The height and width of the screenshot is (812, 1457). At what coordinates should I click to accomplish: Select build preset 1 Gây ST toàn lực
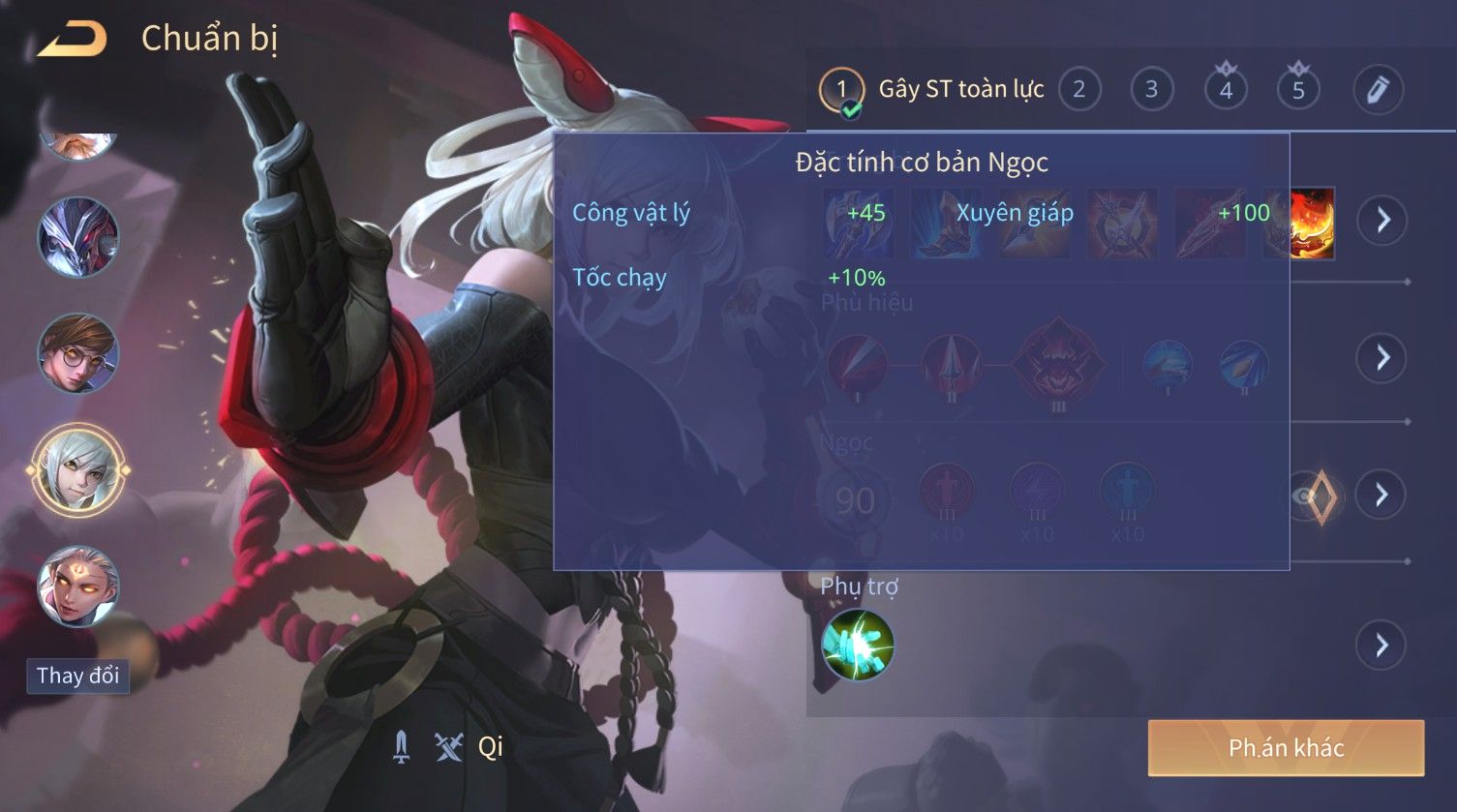click(x=840, y=90)
